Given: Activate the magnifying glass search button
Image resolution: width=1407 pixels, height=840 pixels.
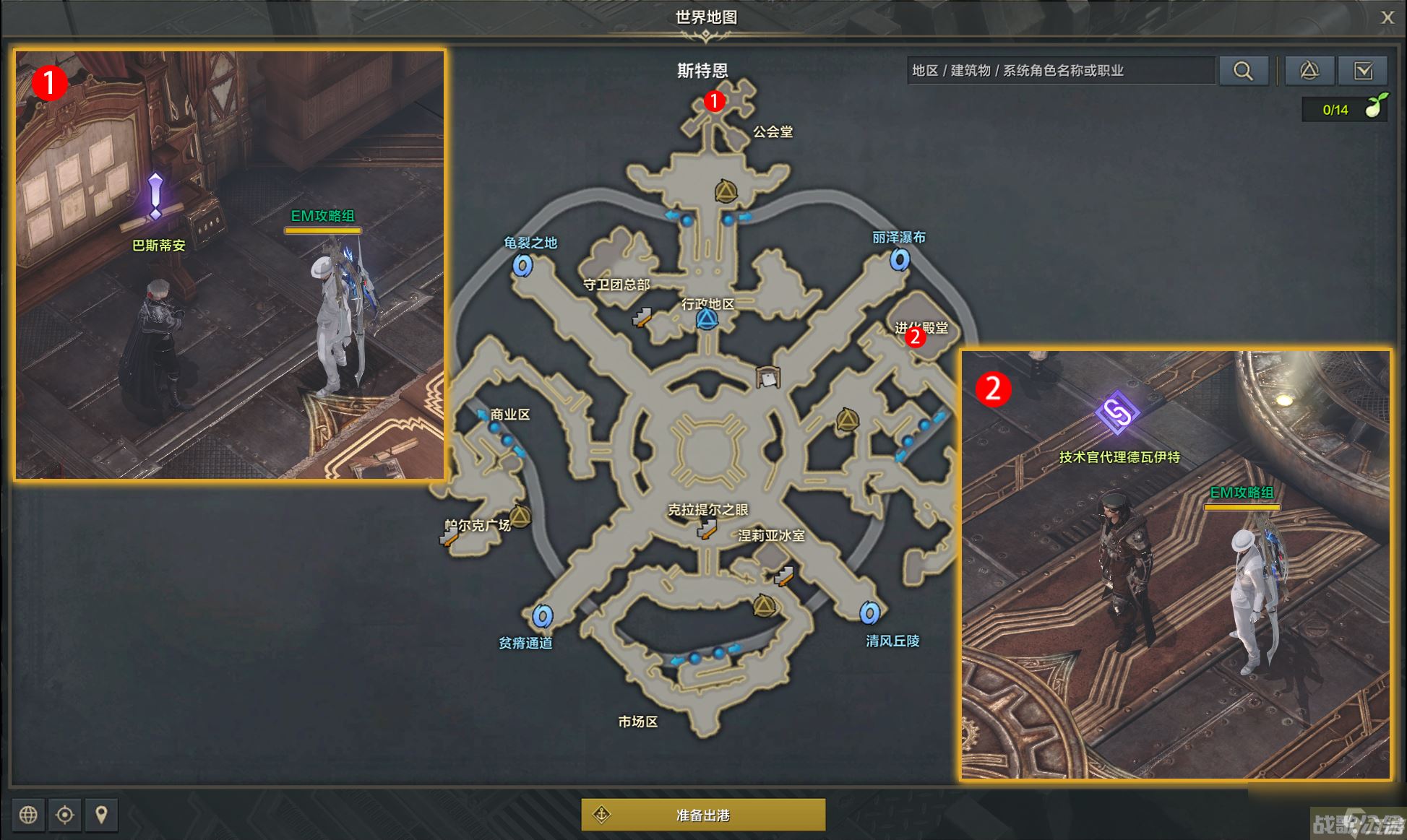Looking at the screenshot, I should click(x=1243, y=71).
